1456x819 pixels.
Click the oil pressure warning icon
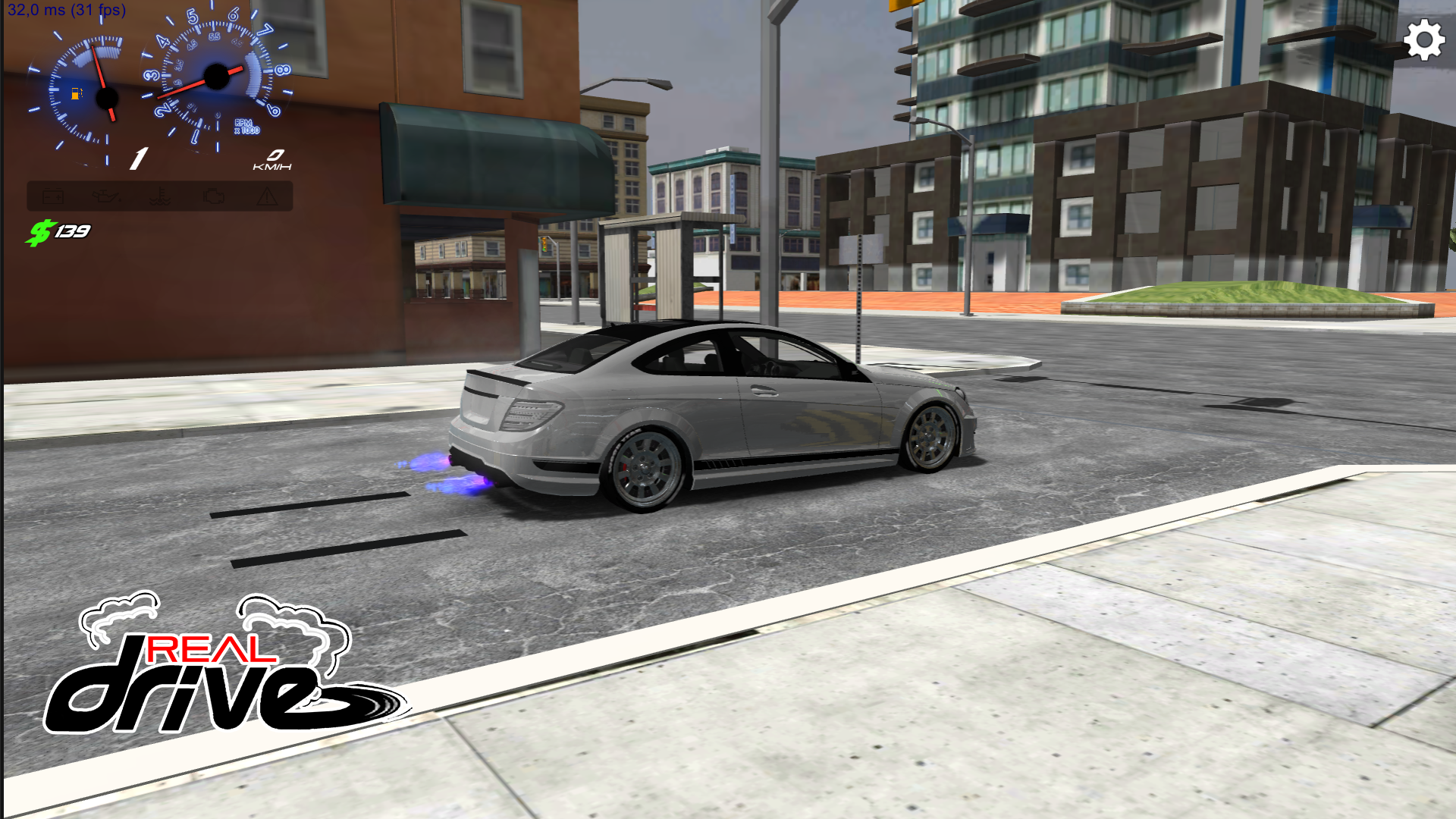coord(108,196)
